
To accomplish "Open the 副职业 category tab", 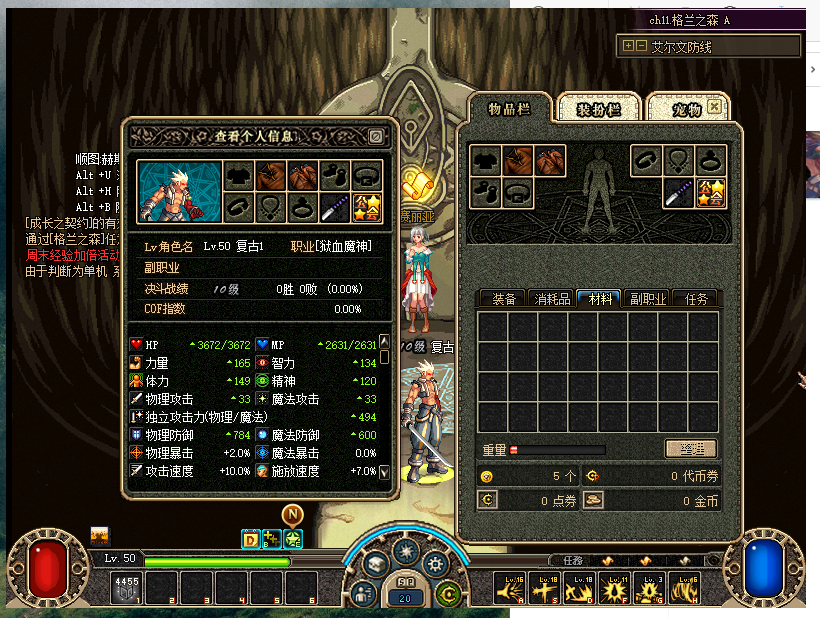I will pos(647,298).
